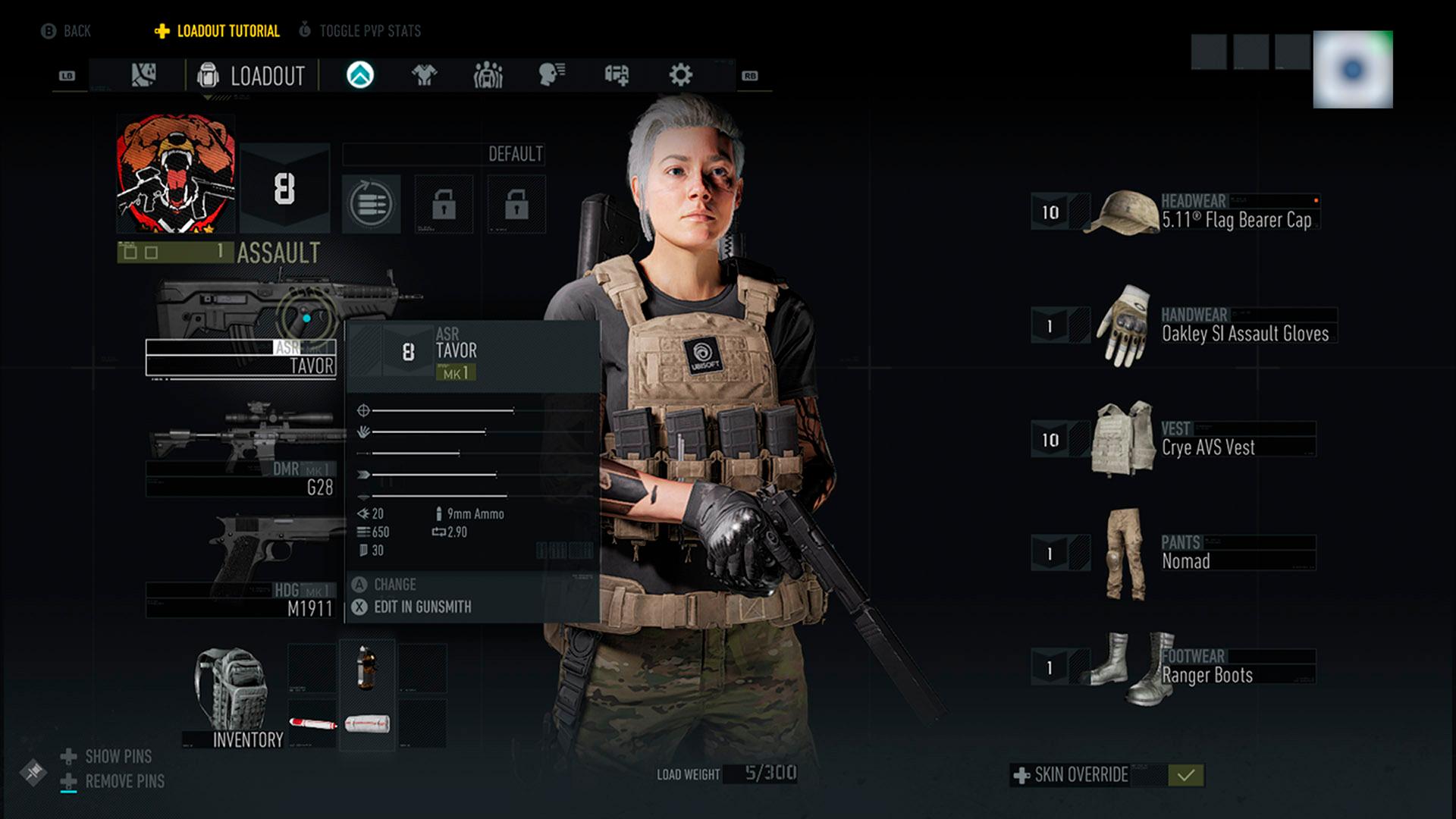Image resolution: width=1456 pixels, height=819 pixels.
Task: Select the Nomad pants slot
Action: tap(1185, 554)
